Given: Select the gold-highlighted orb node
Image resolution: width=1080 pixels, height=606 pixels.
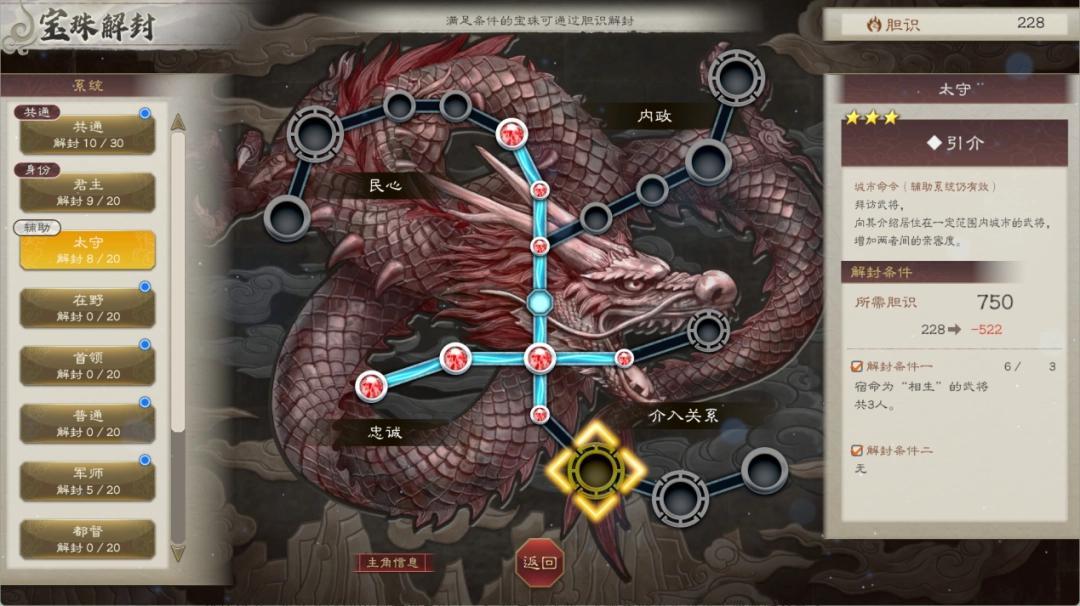Looking at the screenshot, I should (595, 469).
